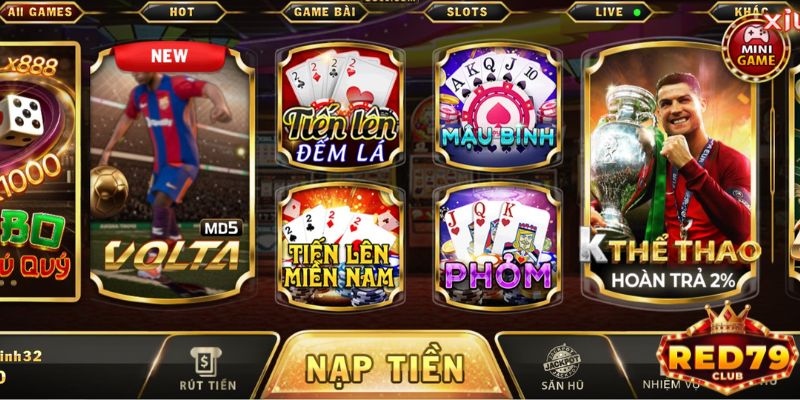Image resolution: width=800 pixels, height=400 pixels.
Task: Show the Slots tab
Action: (467, 12)
